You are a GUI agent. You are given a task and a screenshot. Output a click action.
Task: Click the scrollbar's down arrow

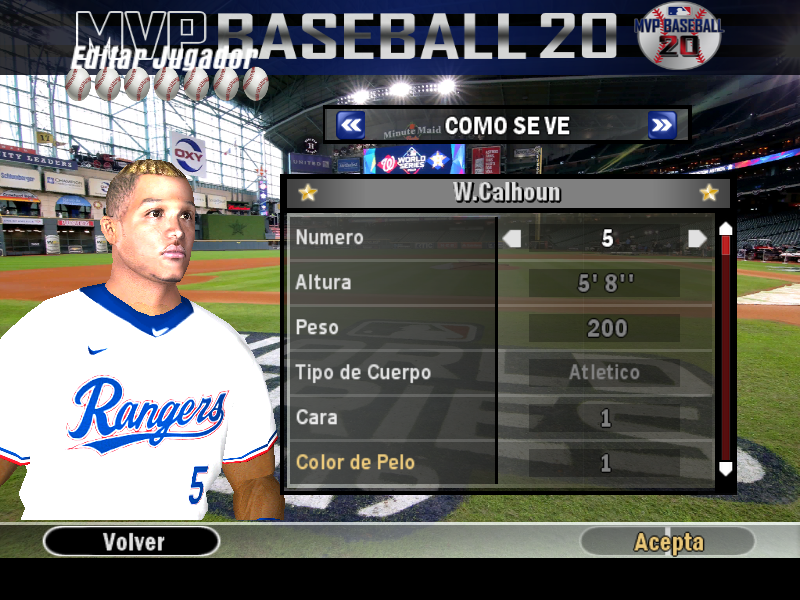tap(726, 468)
